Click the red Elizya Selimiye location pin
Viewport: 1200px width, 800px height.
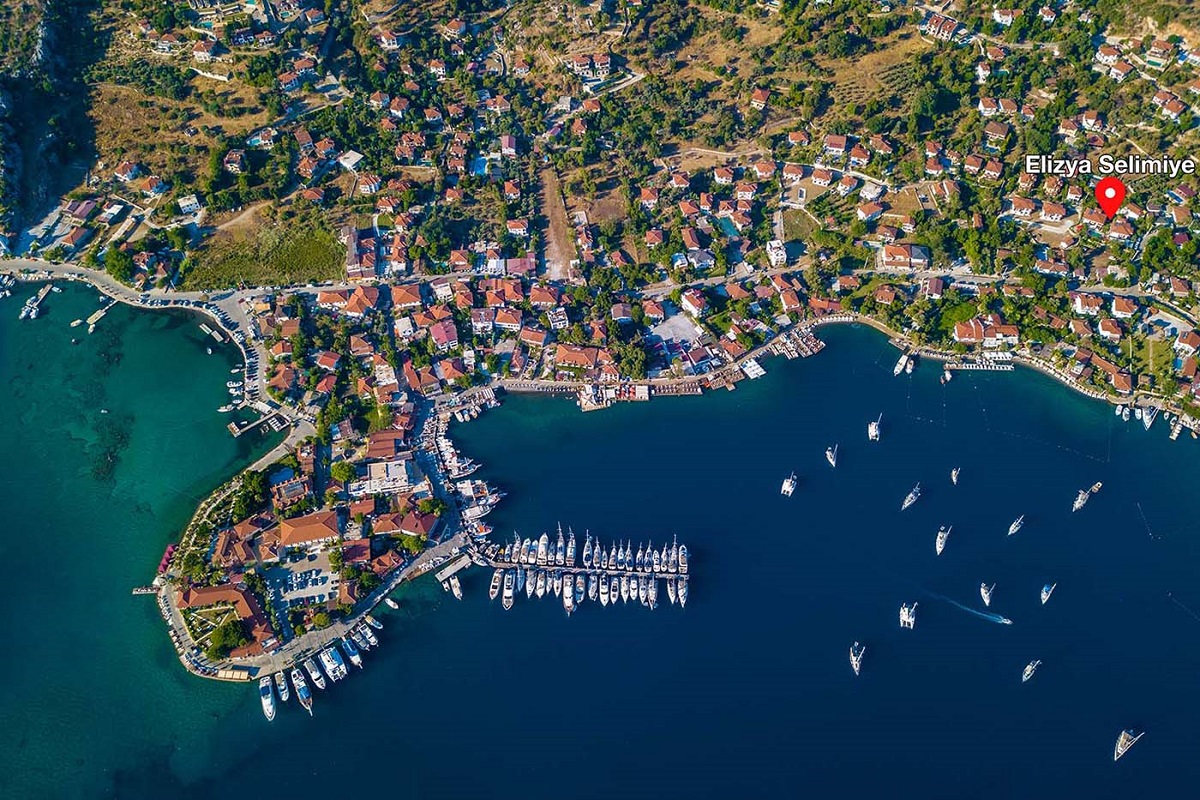[x=1110, y=193]
